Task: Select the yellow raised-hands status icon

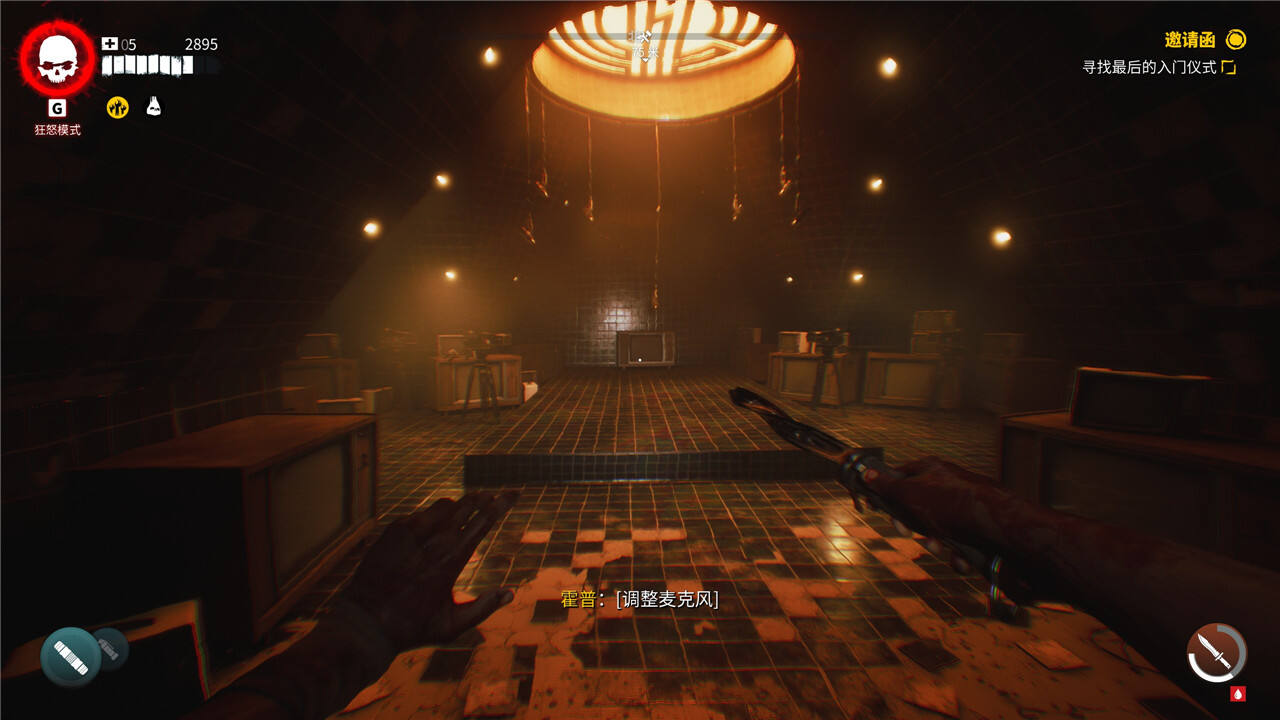Action: coord(118,107)
